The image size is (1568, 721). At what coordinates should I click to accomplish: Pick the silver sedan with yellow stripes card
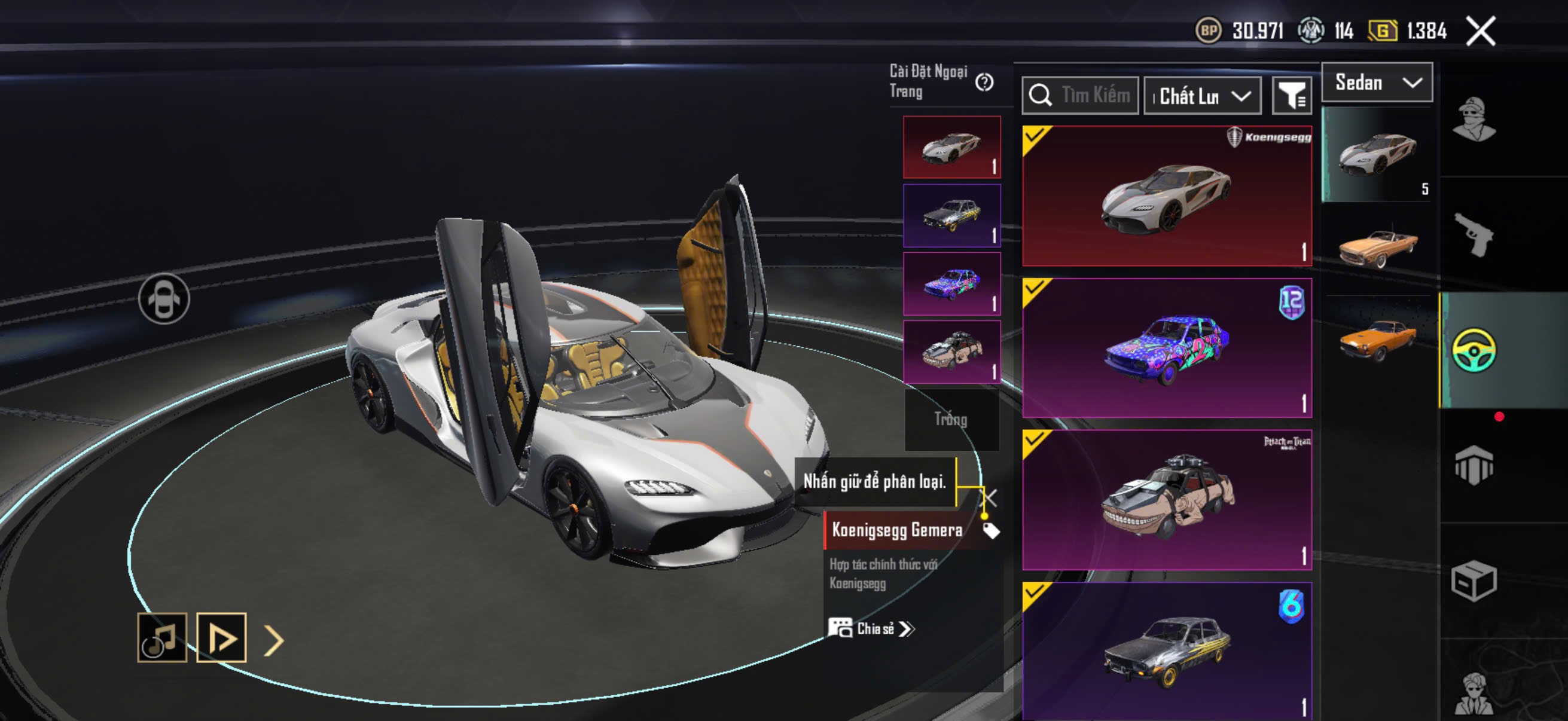(1166, 651)
